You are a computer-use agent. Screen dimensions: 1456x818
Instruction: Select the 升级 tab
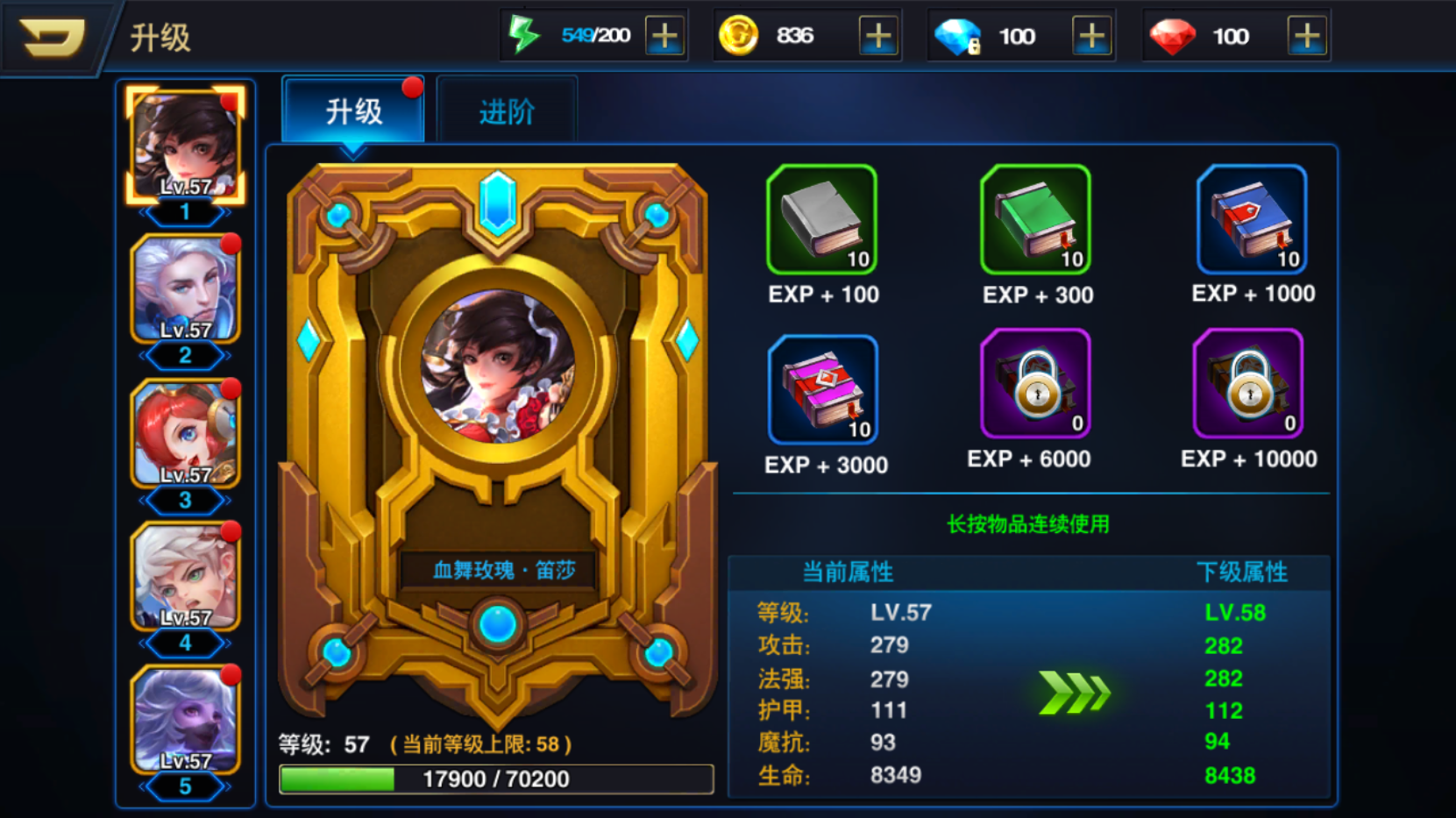tap(354, 111)
